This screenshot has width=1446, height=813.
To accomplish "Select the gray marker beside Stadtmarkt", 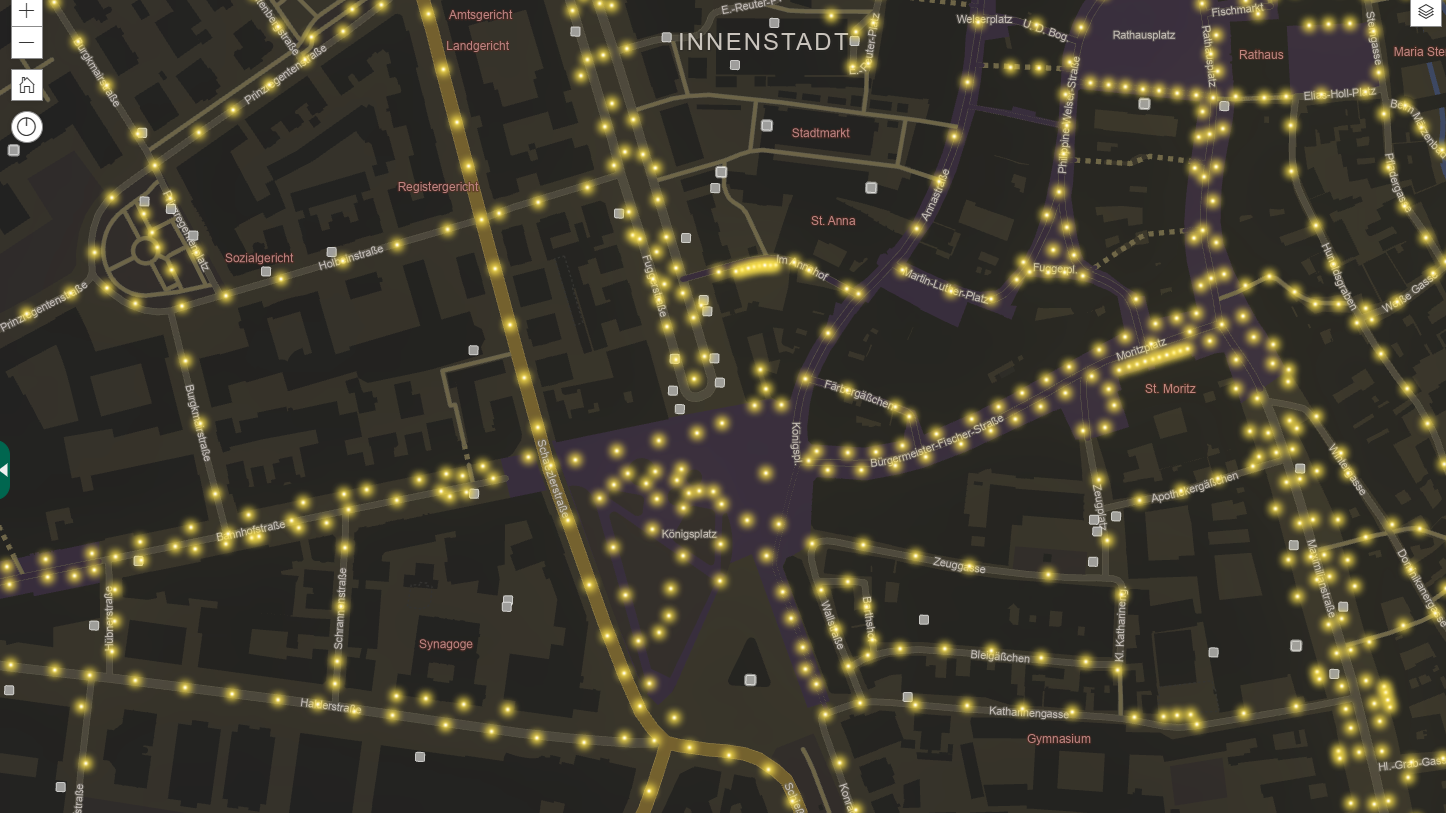I will [x=767, y=124].
